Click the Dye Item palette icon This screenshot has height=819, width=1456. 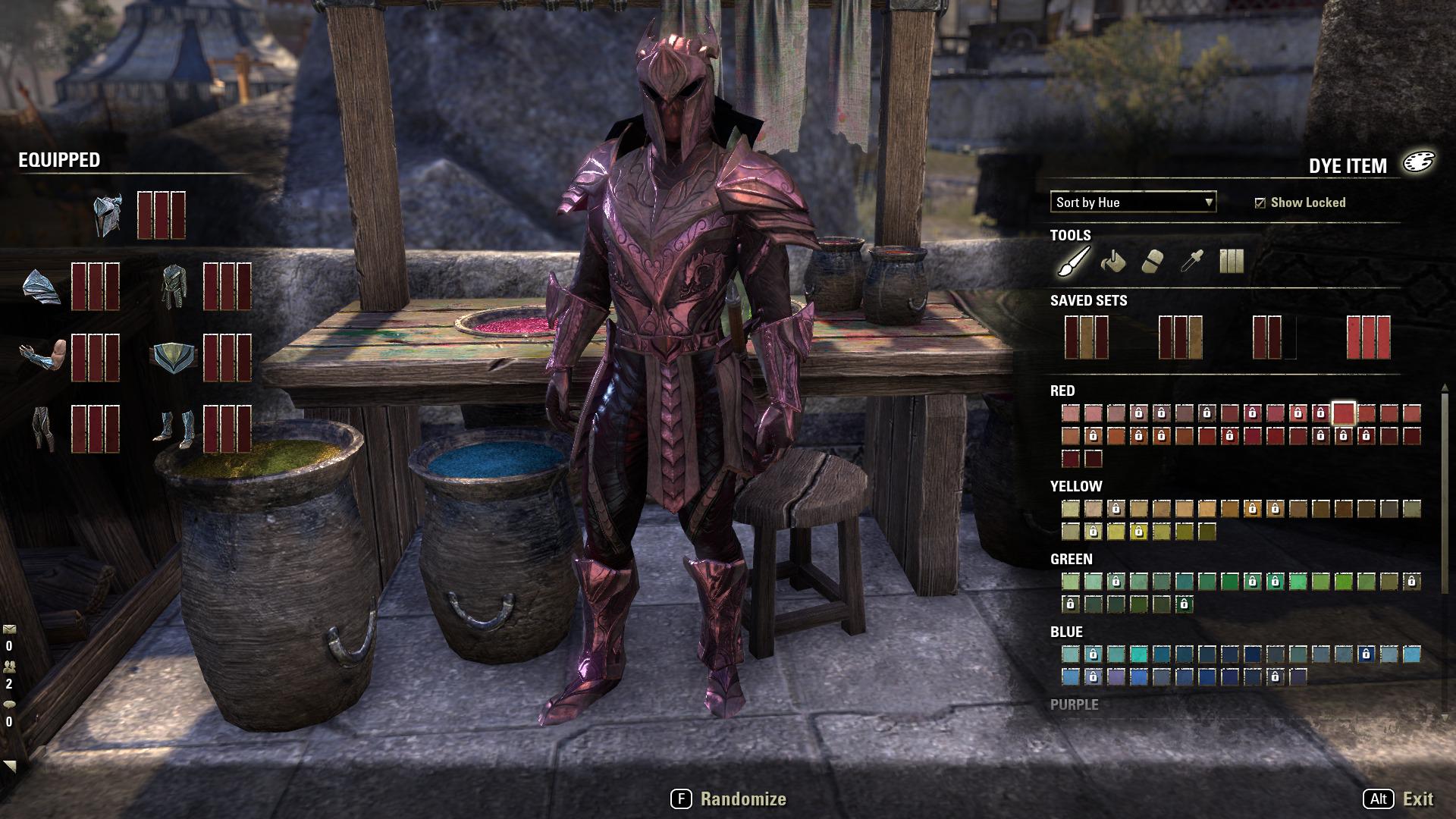point(1420,162)
